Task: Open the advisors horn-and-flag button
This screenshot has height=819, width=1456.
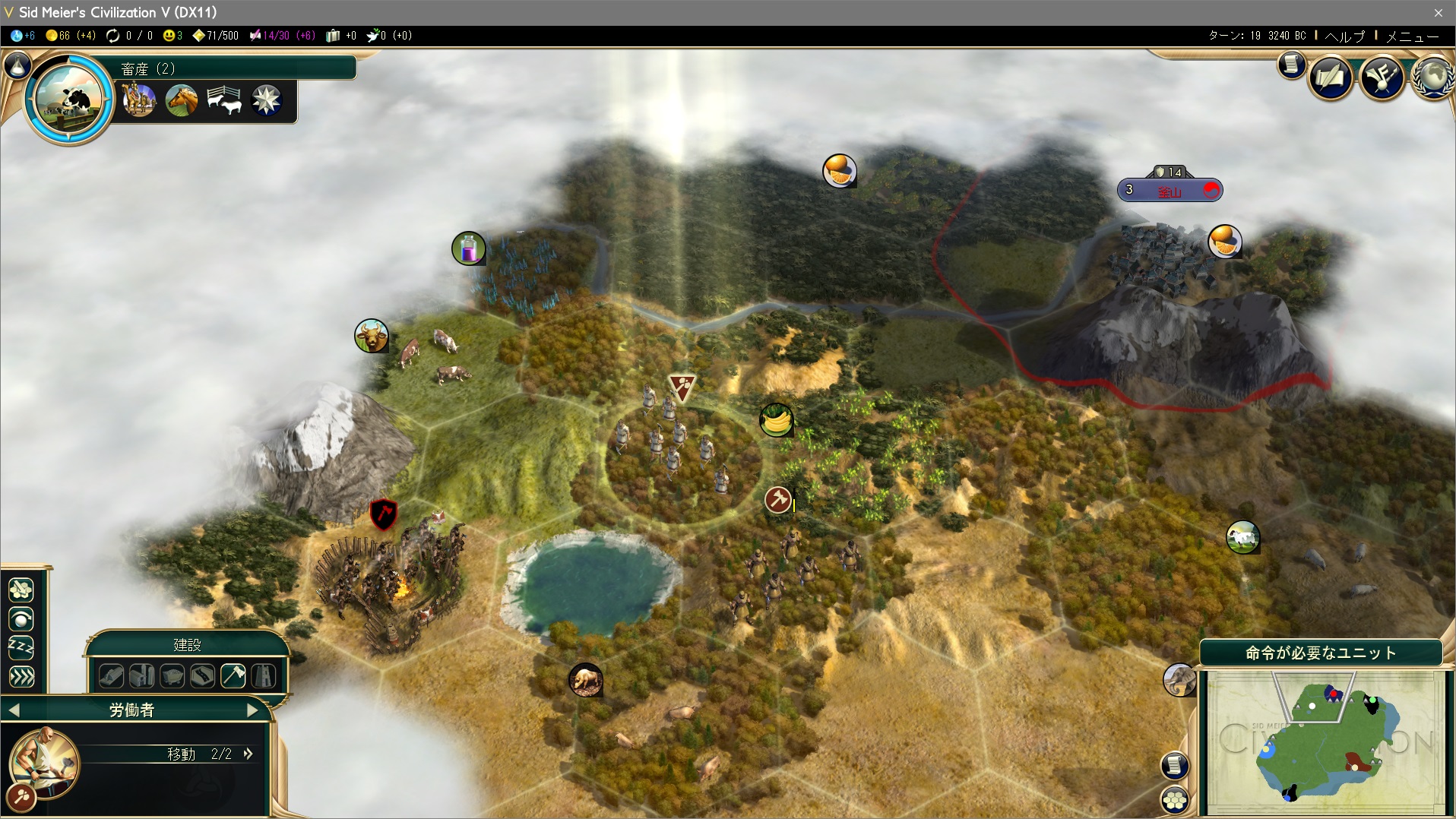Action: 1382,77
